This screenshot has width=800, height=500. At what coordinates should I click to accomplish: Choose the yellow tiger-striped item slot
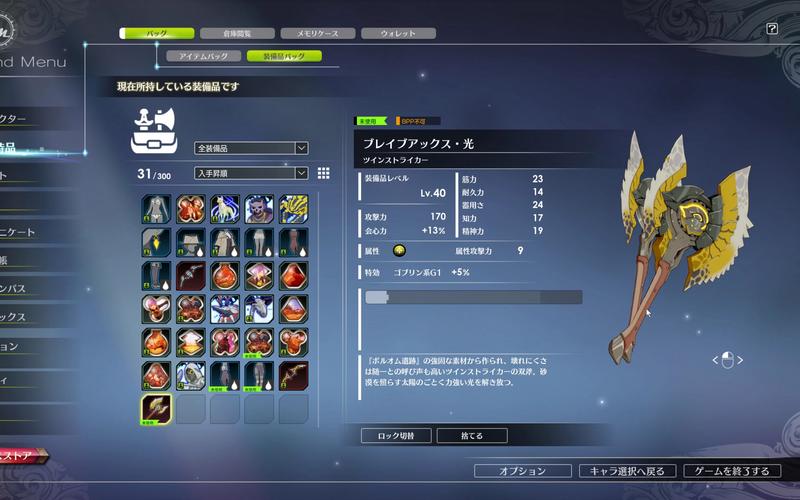(293, 209)
